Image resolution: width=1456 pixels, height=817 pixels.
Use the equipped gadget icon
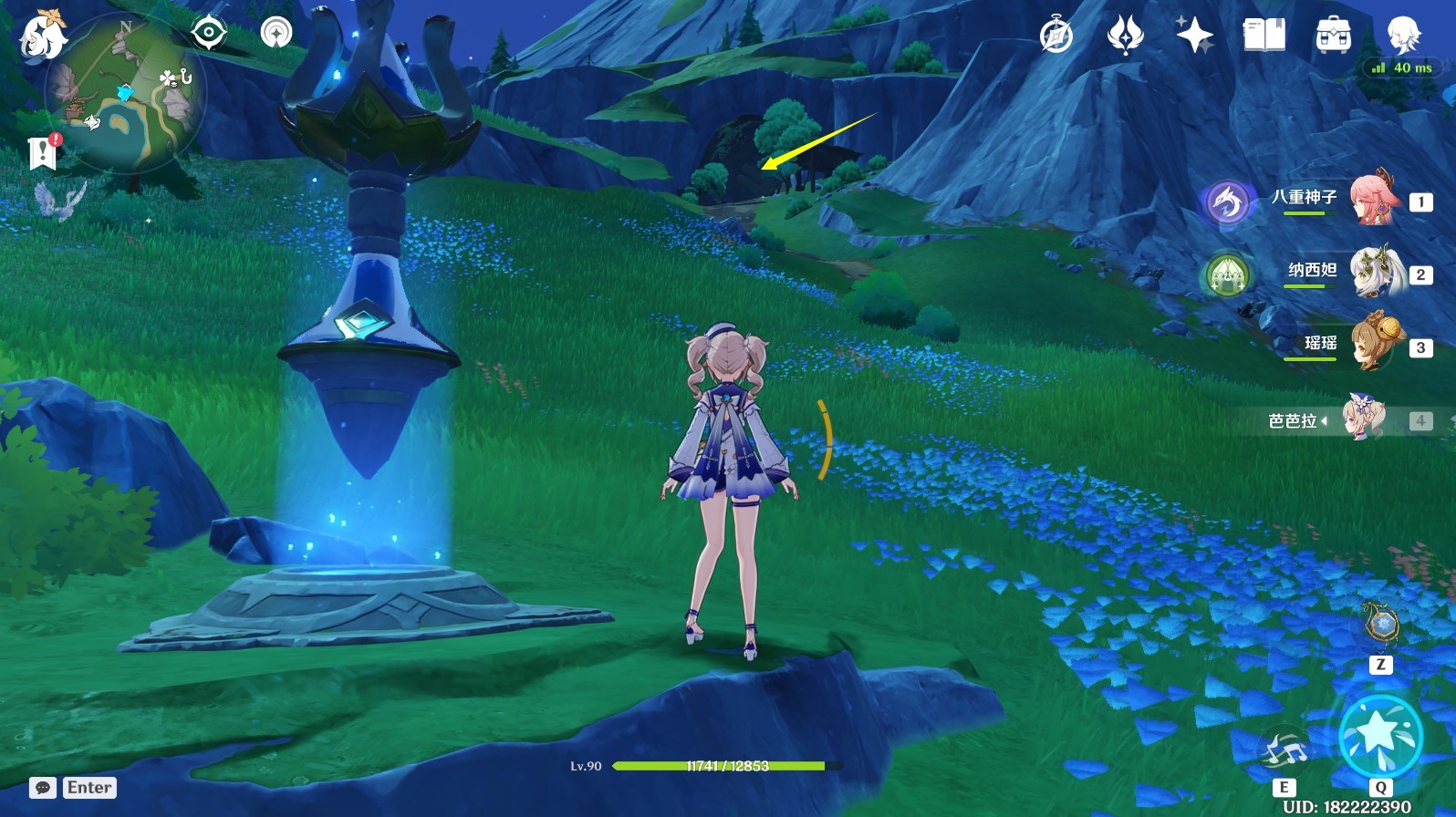coord(1379,625)
